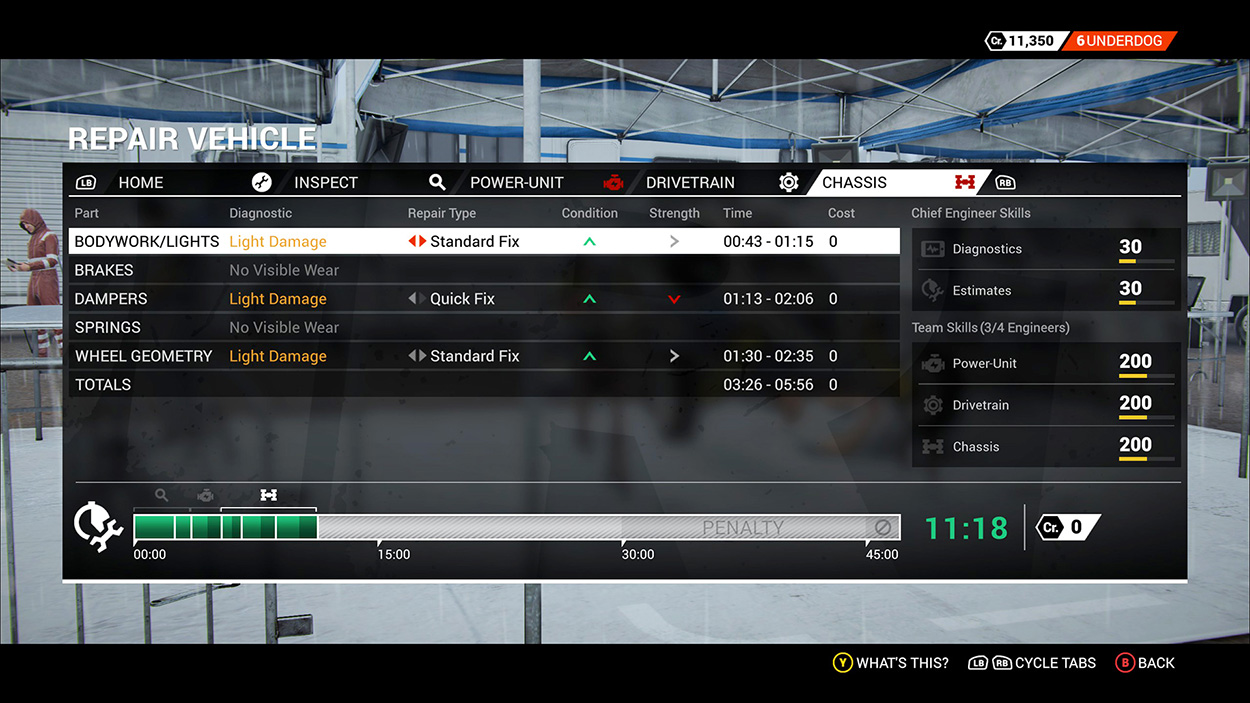This screenshot has height=703, width=1250.
Task: Switch to the Home tab
Action: click(141, 183)
